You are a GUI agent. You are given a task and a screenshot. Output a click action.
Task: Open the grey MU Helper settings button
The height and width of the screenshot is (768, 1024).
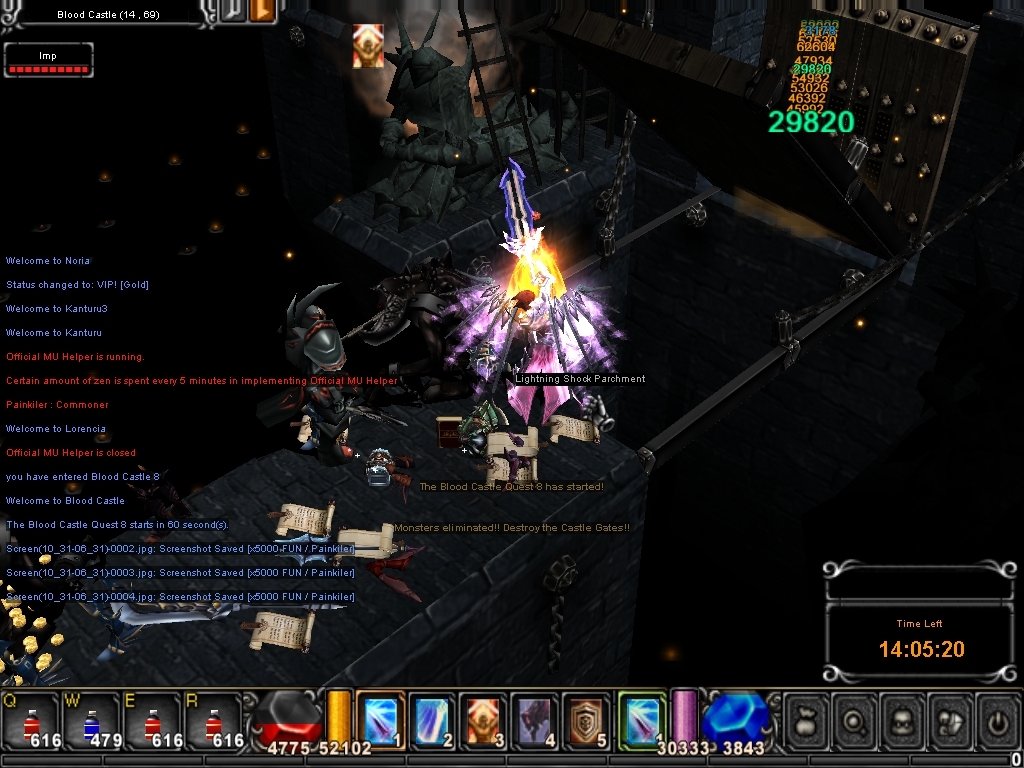tap(232, 13)
